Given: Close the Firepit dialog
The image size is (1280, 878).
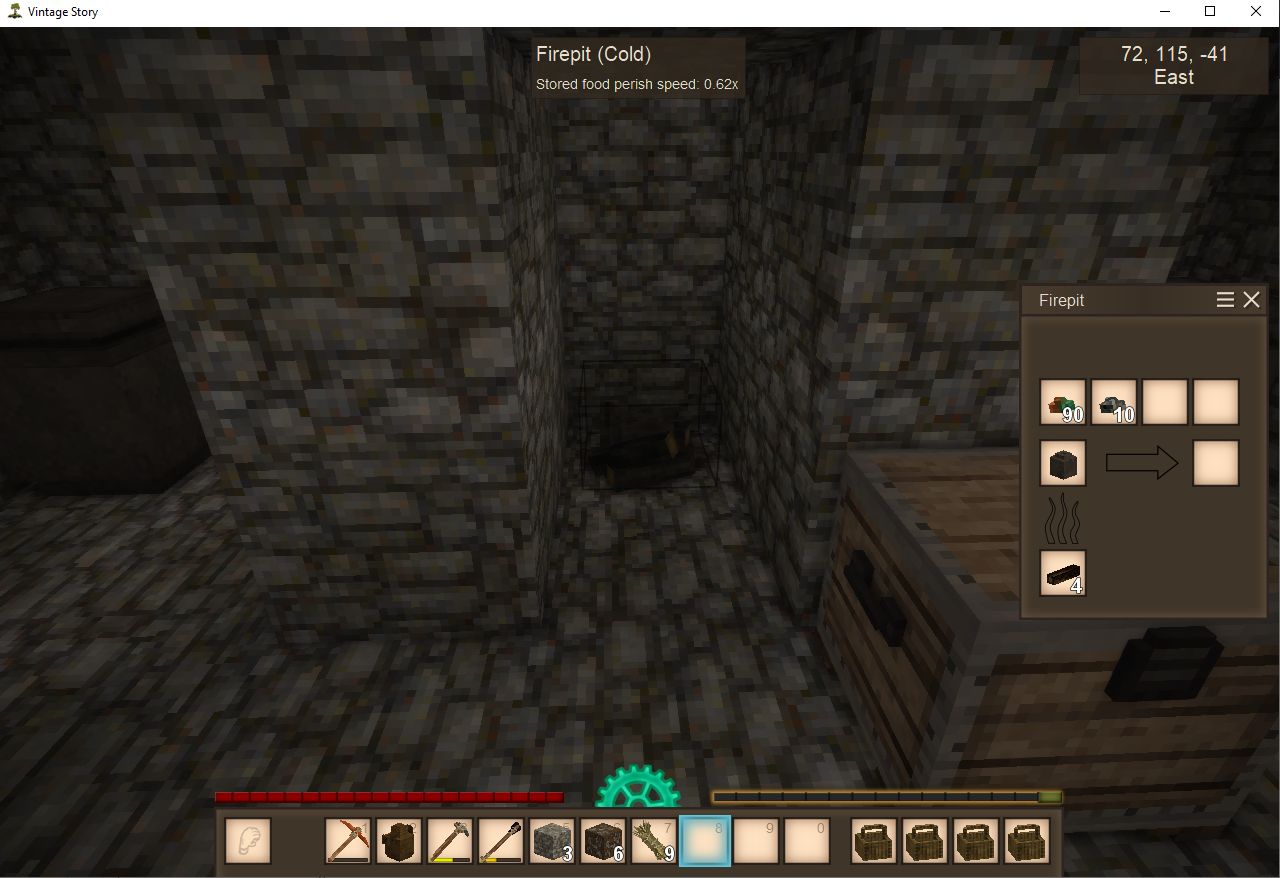Looking at the screenshot, I should click(1251, 300).
